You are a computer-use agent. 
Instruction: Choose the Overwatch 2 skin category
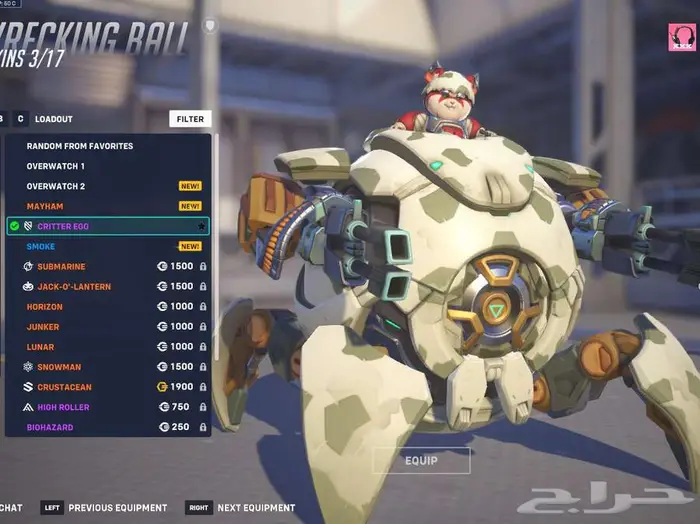[56, 186]
